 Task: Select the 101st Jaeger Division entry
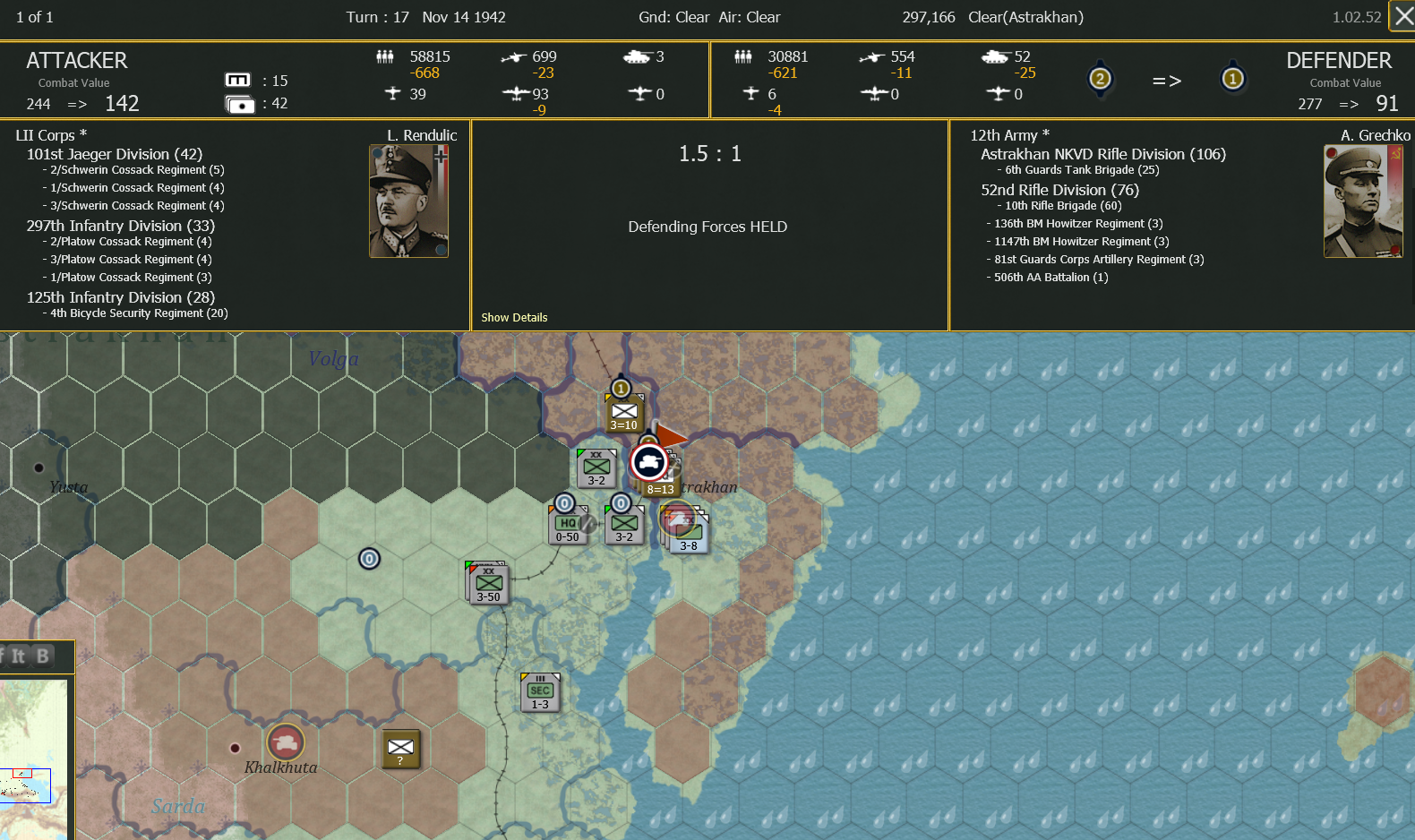click(114, 154)
